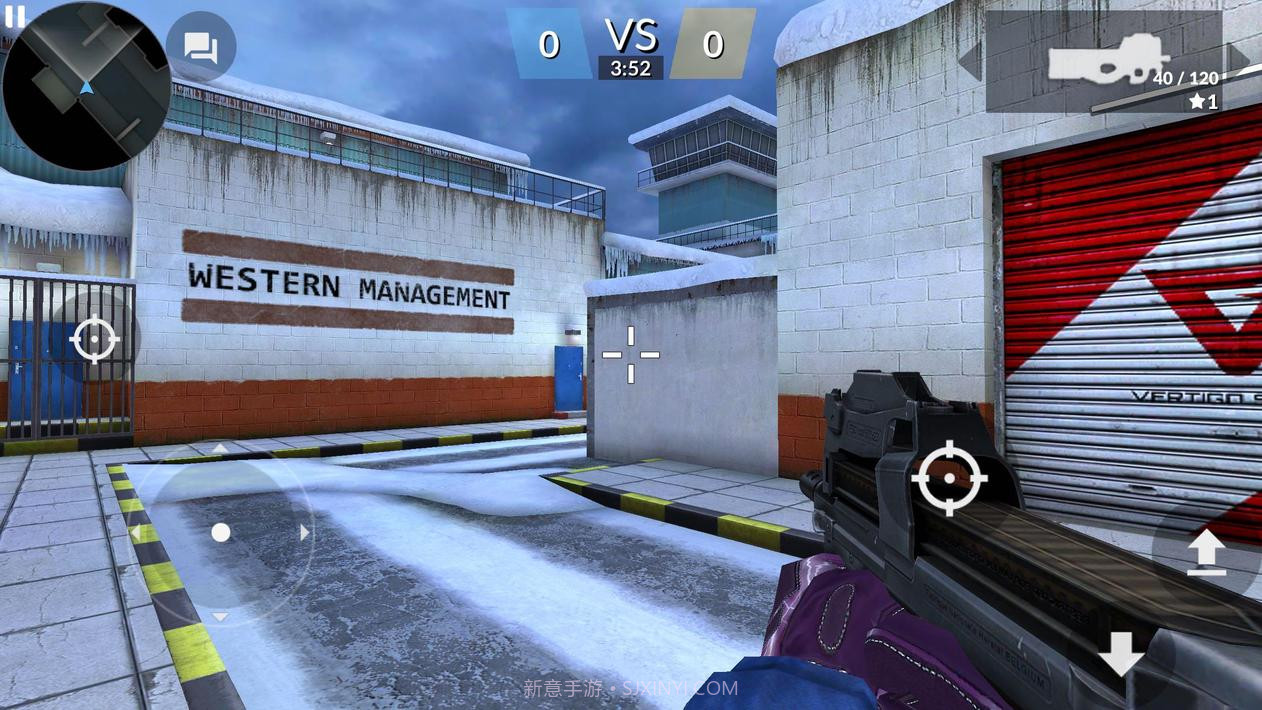1262x710 pixels.
Task: Tap the left-side aim crosshair button
Action: point(95,340)
